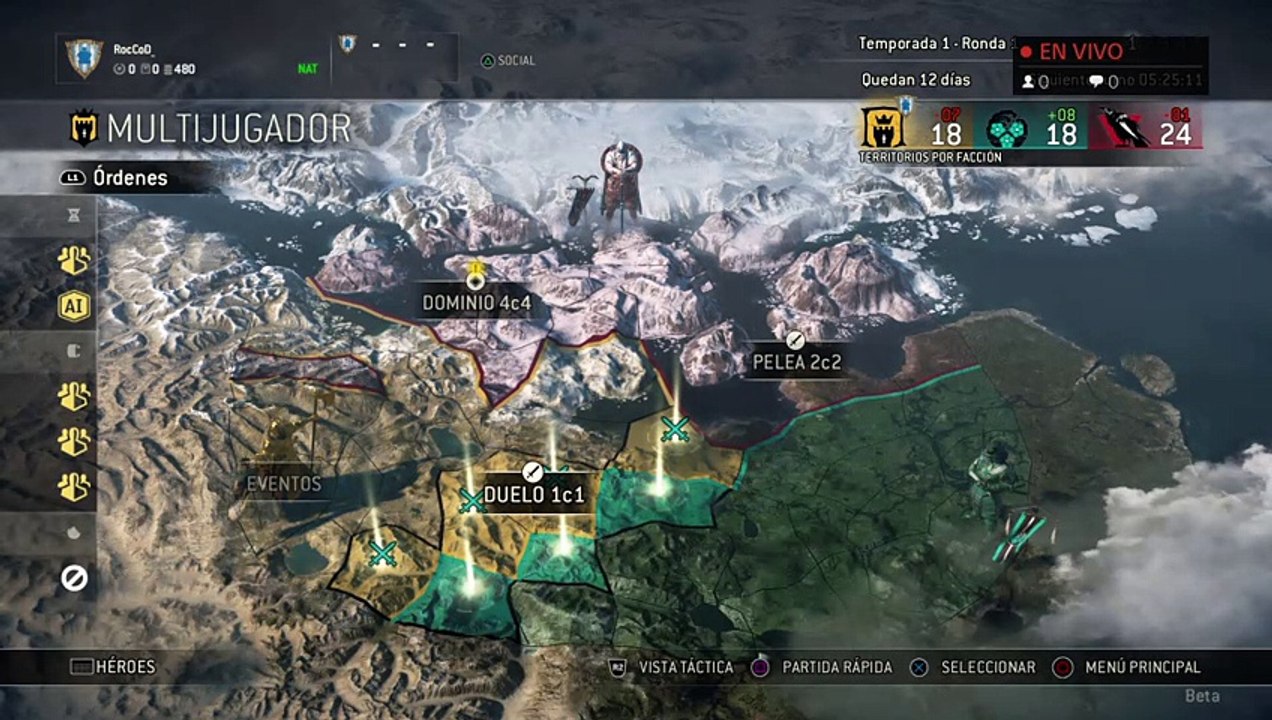Select the yellow AI order icon
Image resolution: width=1272 pixels, height=720 pixels.
(x=74, y=306)
